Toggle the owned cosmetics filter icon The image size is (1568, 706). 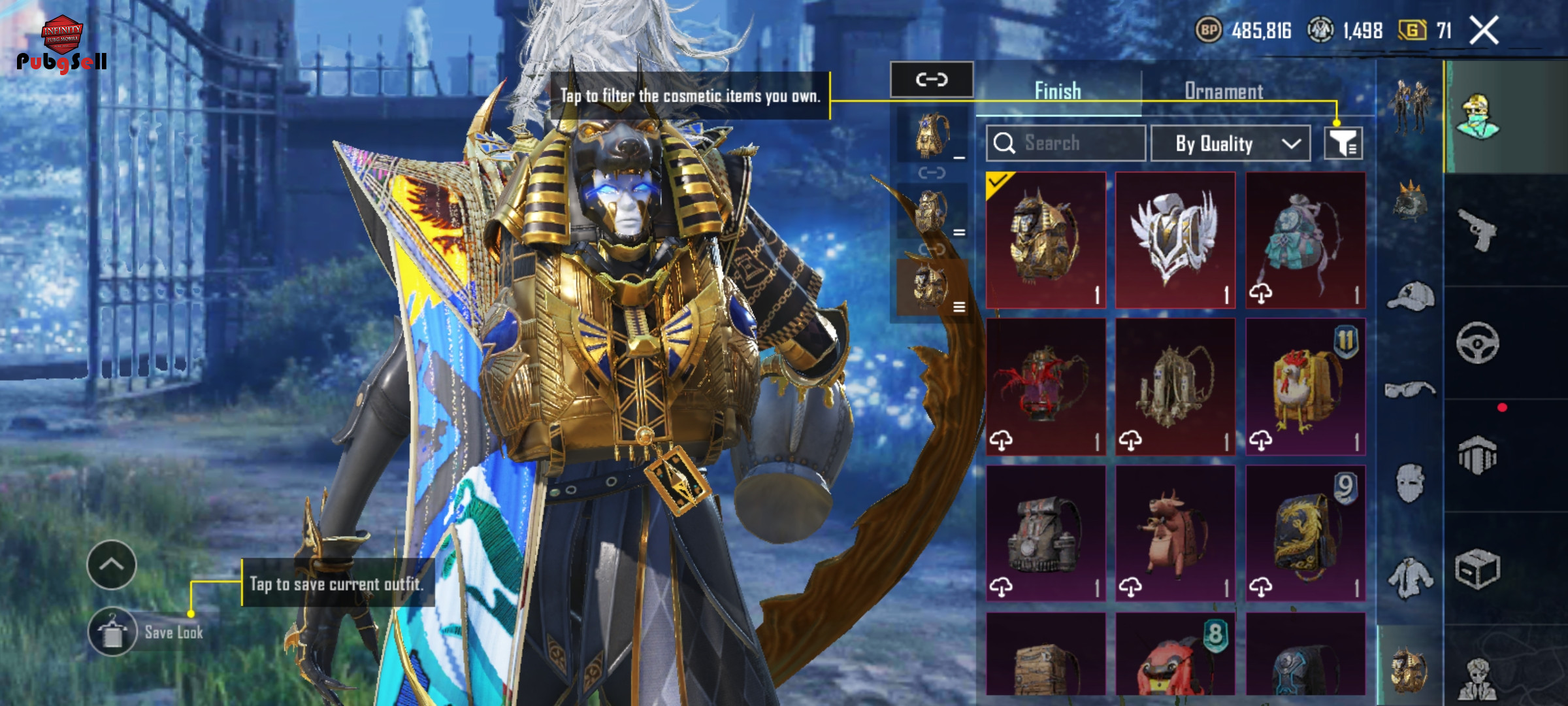pos(1343,143)
